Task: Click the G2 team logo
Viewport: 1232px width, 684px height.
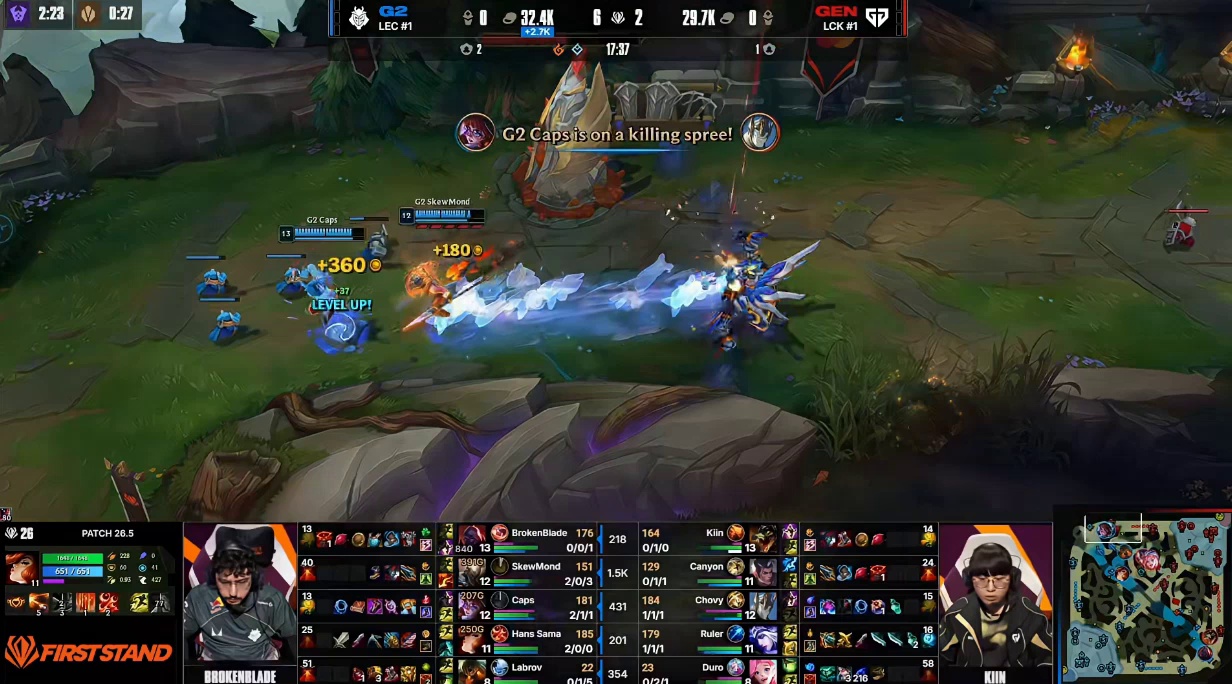Action: (359, 17)
